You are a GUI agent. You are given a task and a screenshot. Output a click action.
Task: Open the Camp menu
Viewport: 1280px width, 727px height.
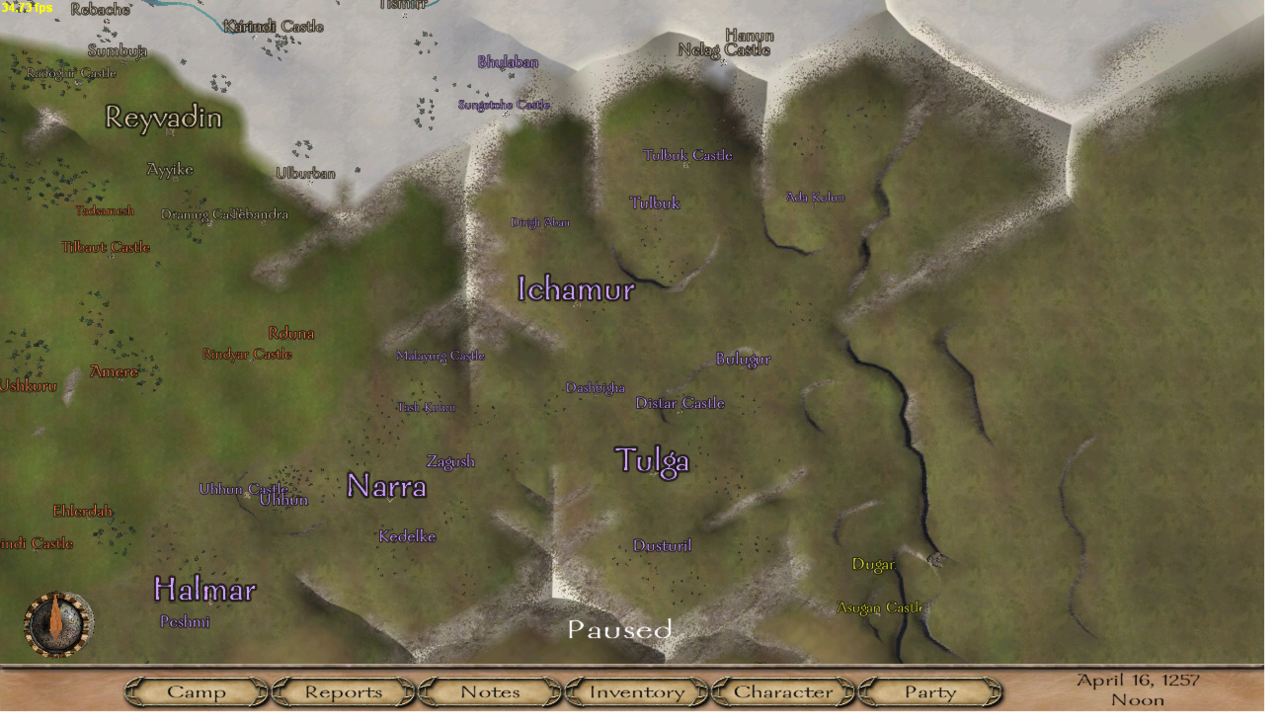click(x=196, y=692)
